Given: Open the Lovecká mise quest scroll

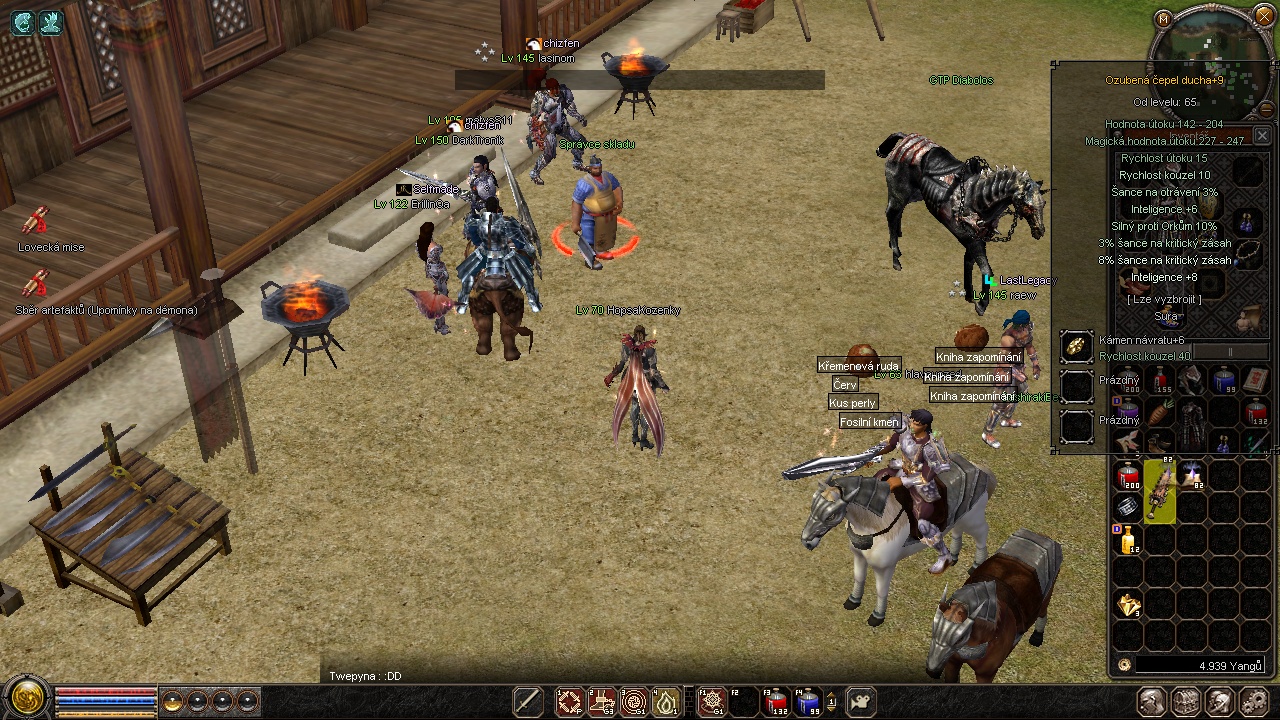Looking at the screenshot, I should pyautogui.click(x=37, y=221).
